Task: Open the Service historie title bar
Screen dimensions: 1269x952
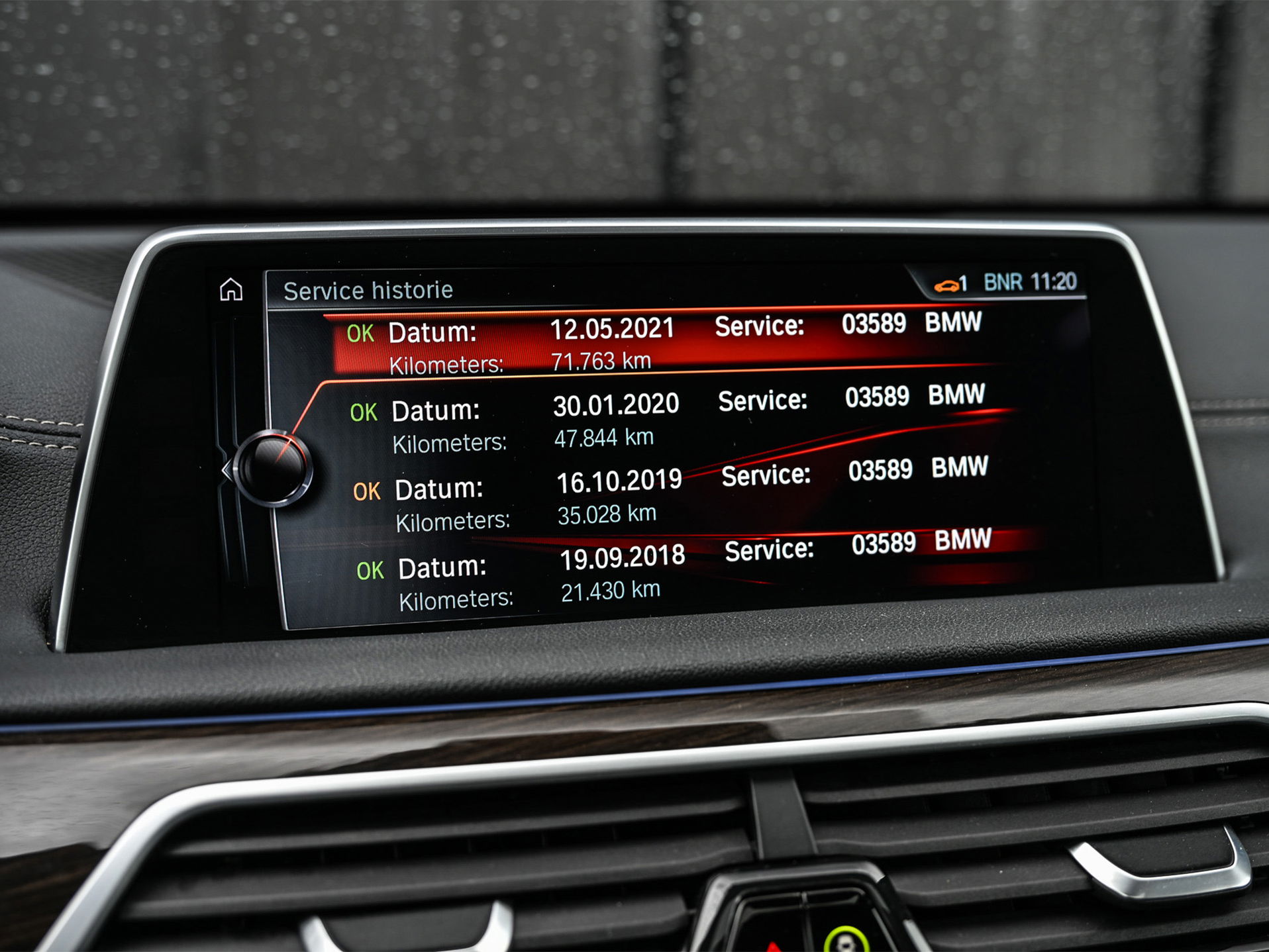Action: click(368, 289)
